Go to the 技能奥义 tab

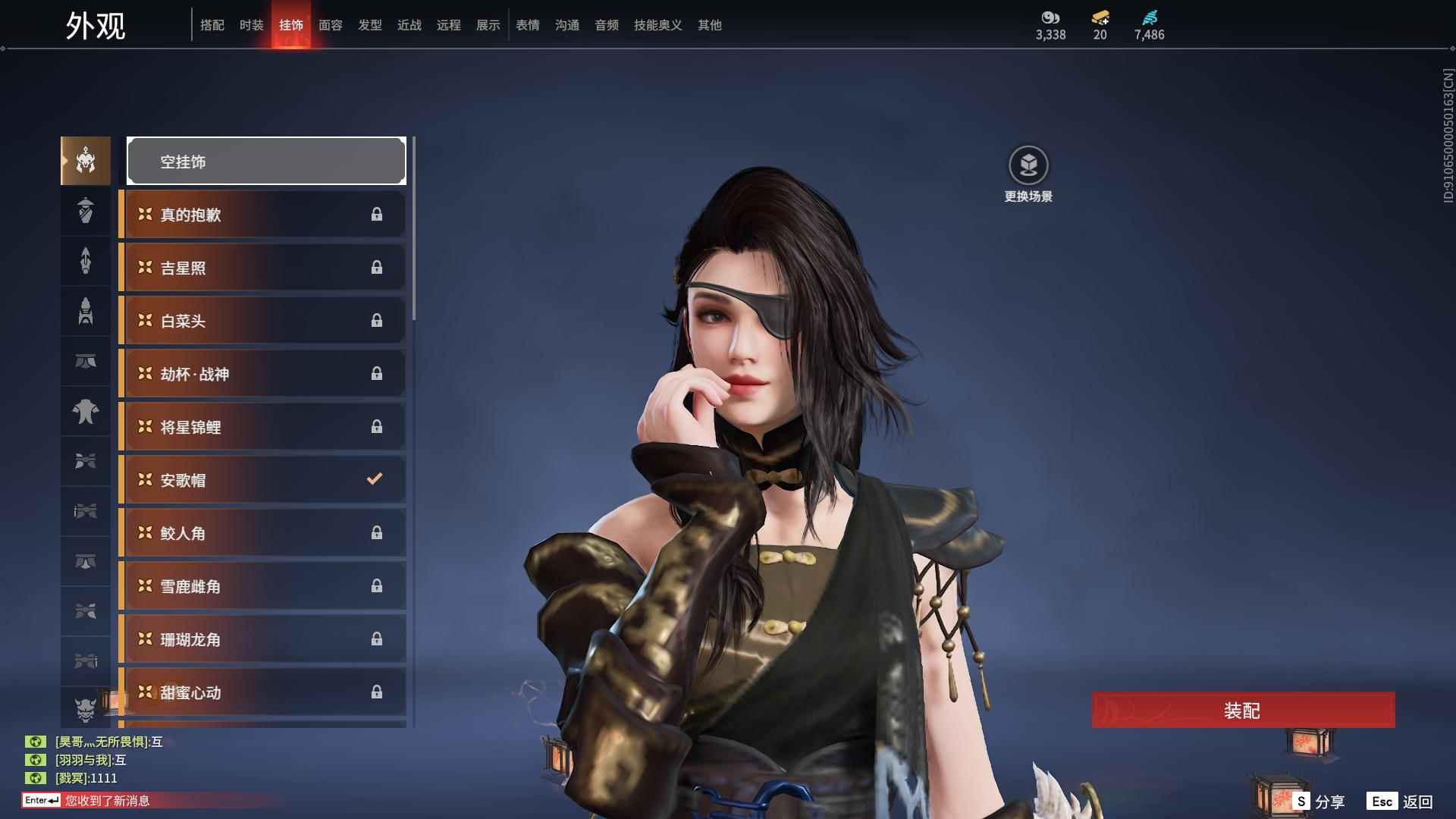coord(658,25)
